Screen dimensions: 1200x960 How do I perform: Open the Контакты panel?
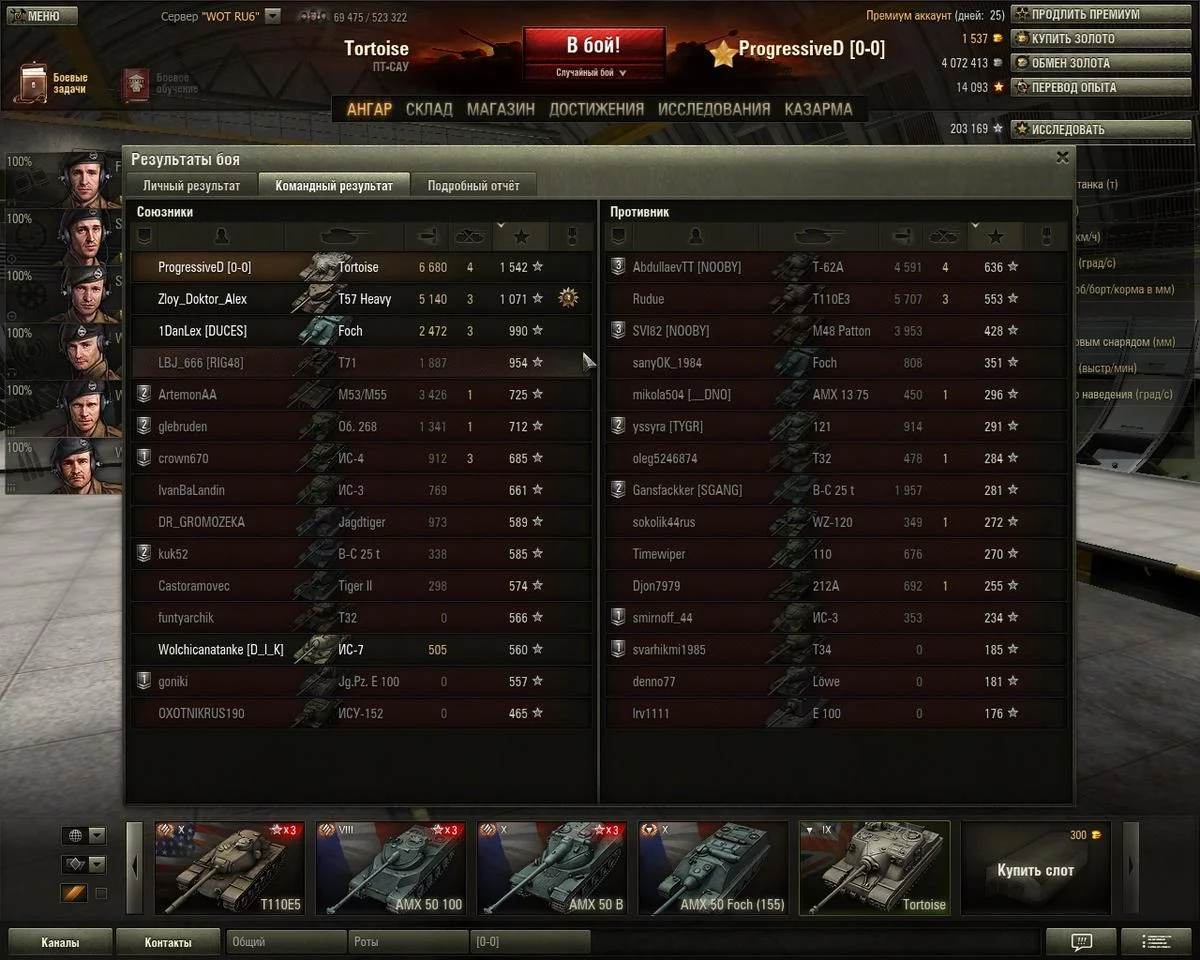point(167,942)
